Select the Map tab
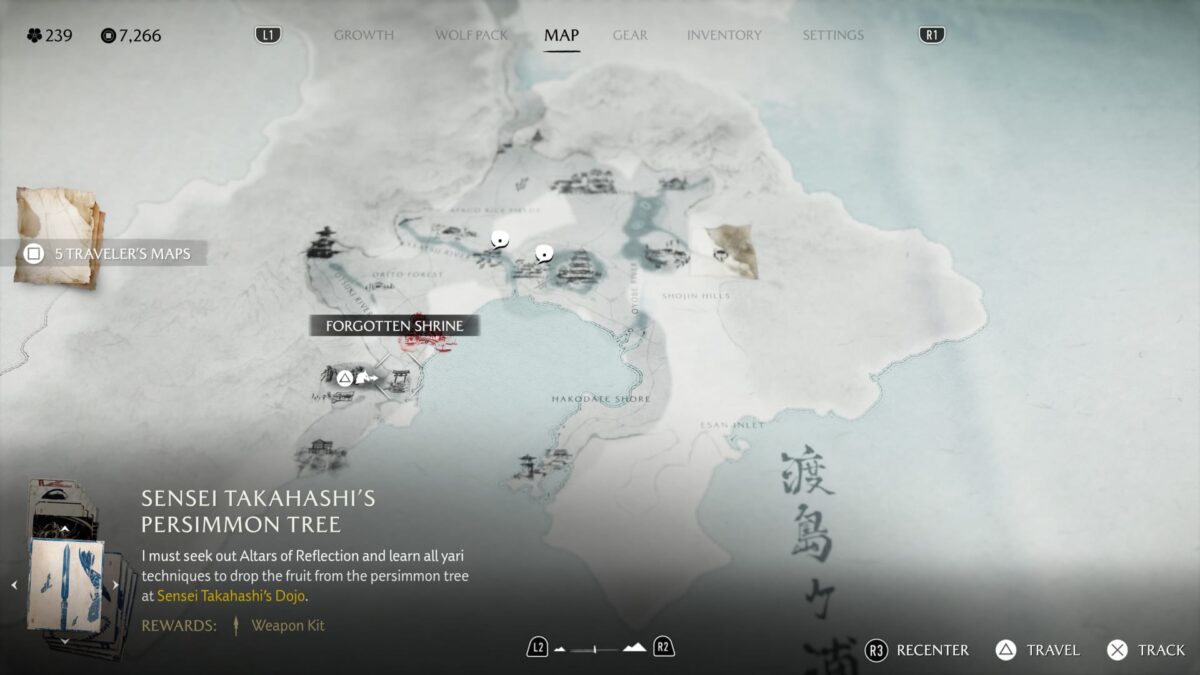 click(561, 35)
